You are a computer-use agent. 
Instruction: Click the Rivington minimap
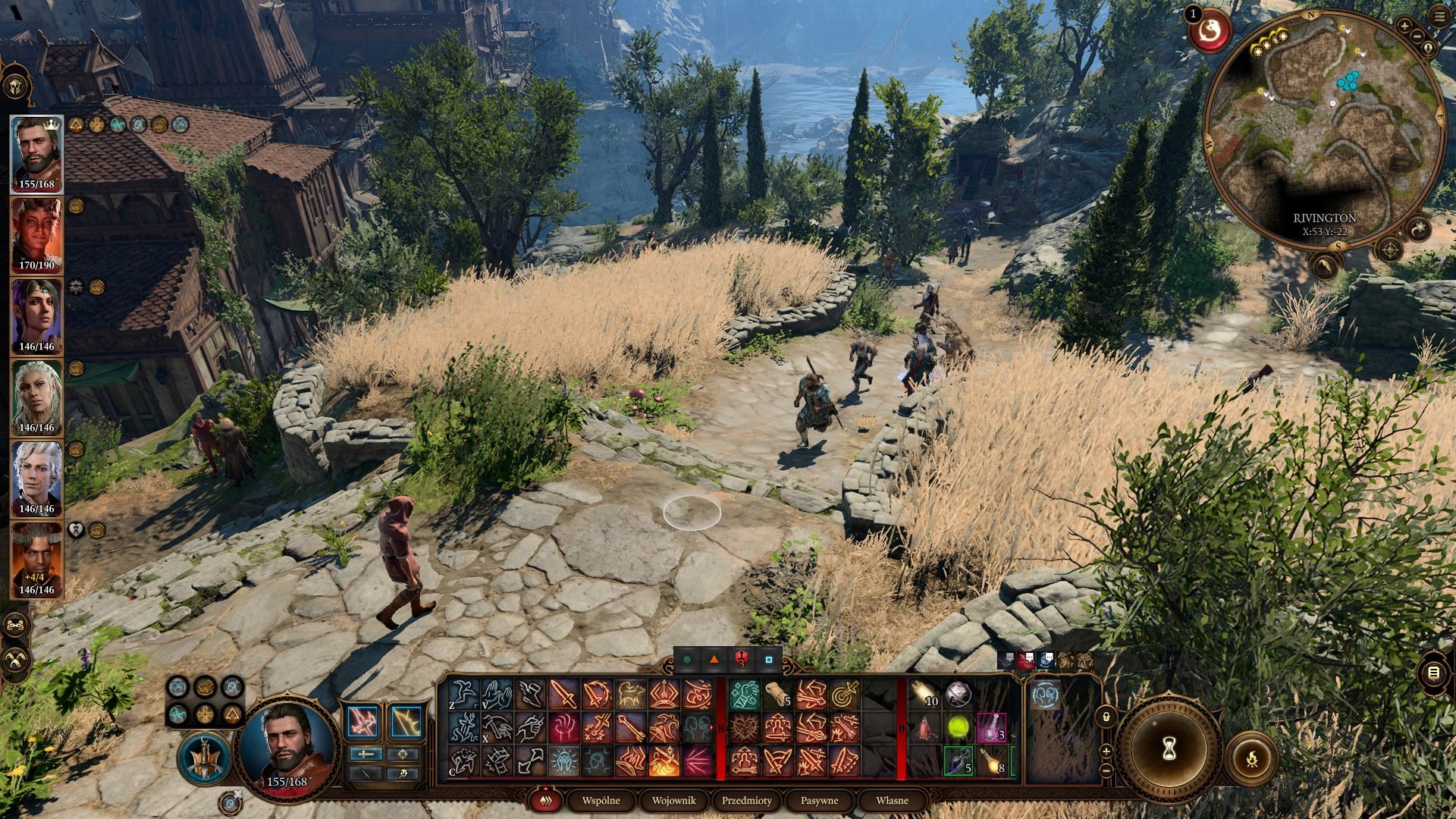tap(1324, 129)
